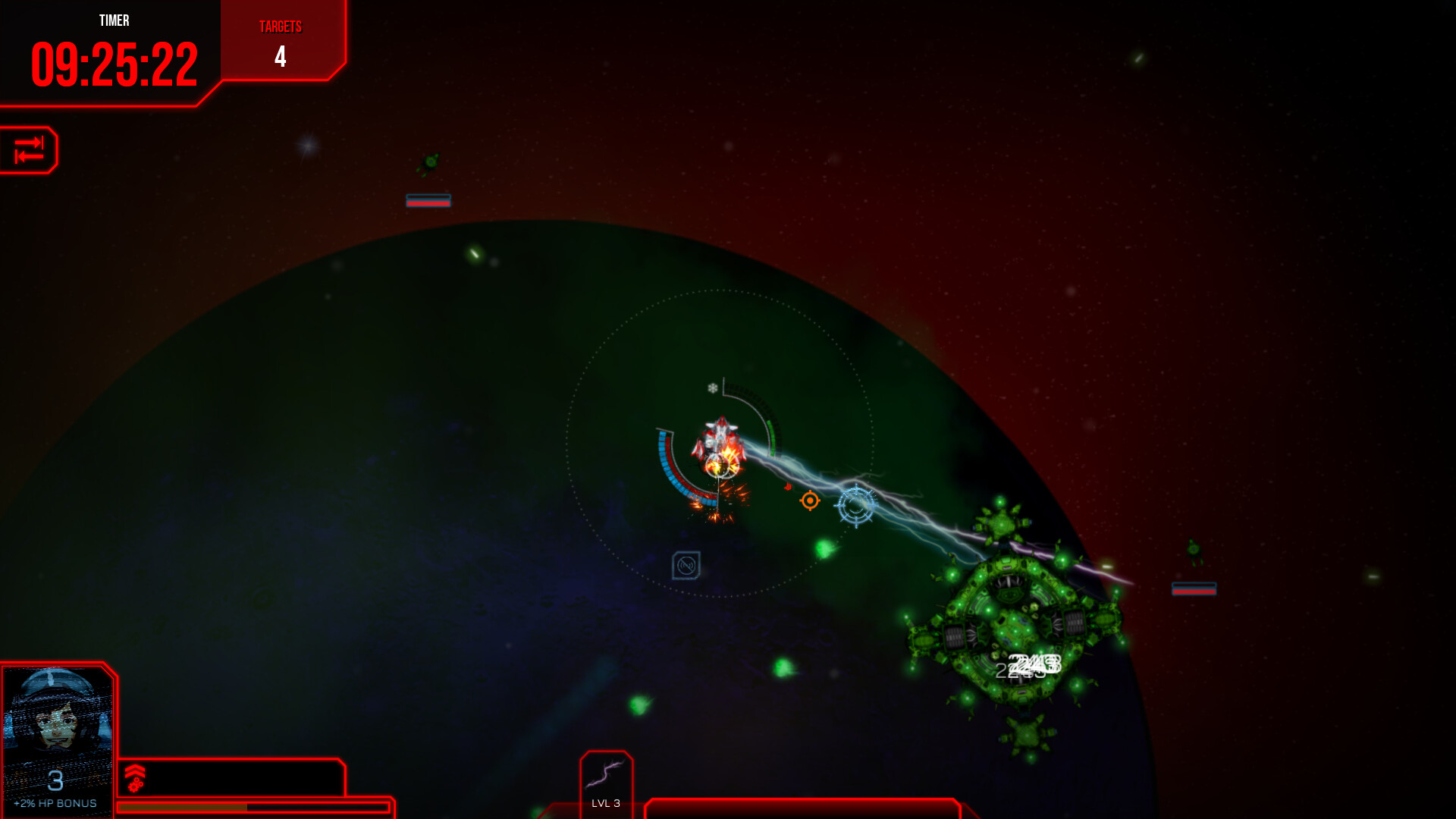Select the Timer header
The height and width of the screenshot is (819, 1456).
coord(114,21)
